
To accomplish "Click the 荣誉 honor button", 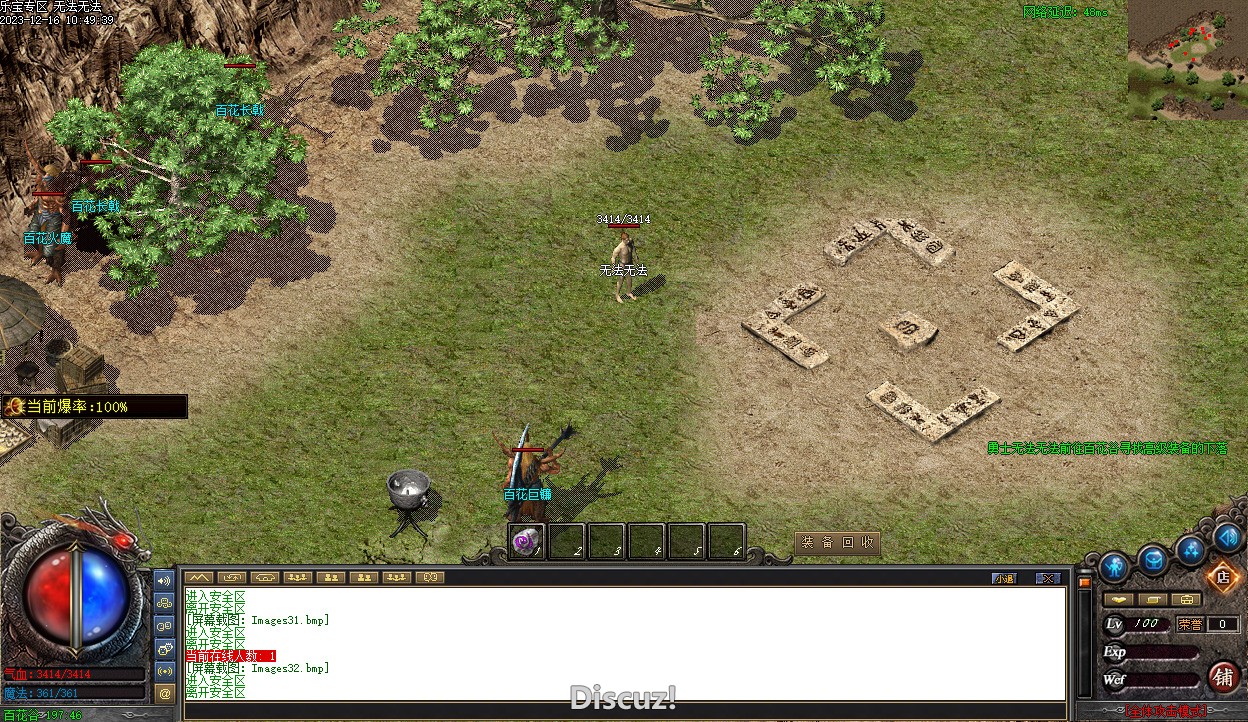I will pyautogui.click(x=1190, y=624).
